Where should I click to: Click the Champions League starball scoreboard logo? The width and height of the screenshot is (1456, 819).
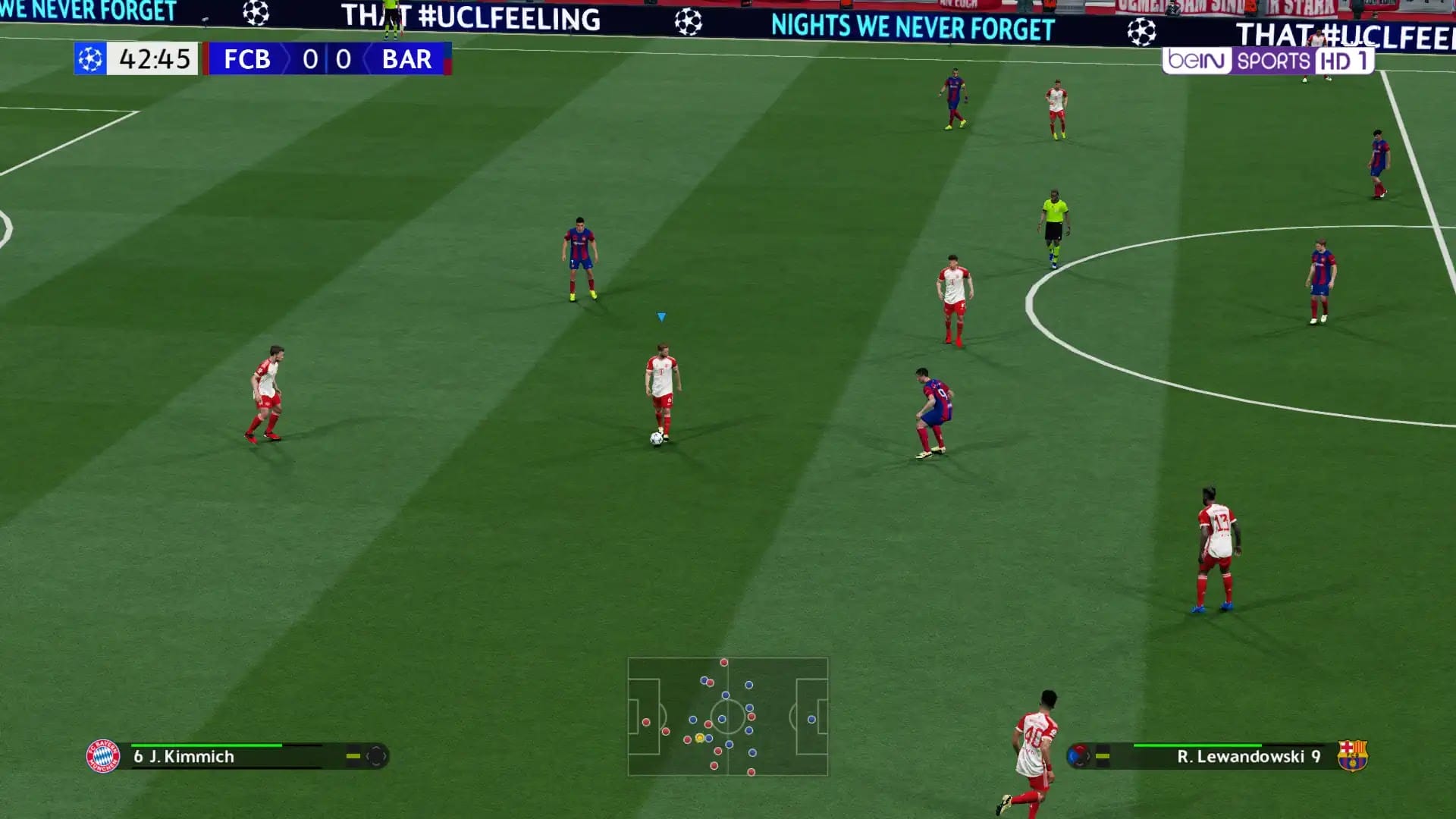coord(90,58)
